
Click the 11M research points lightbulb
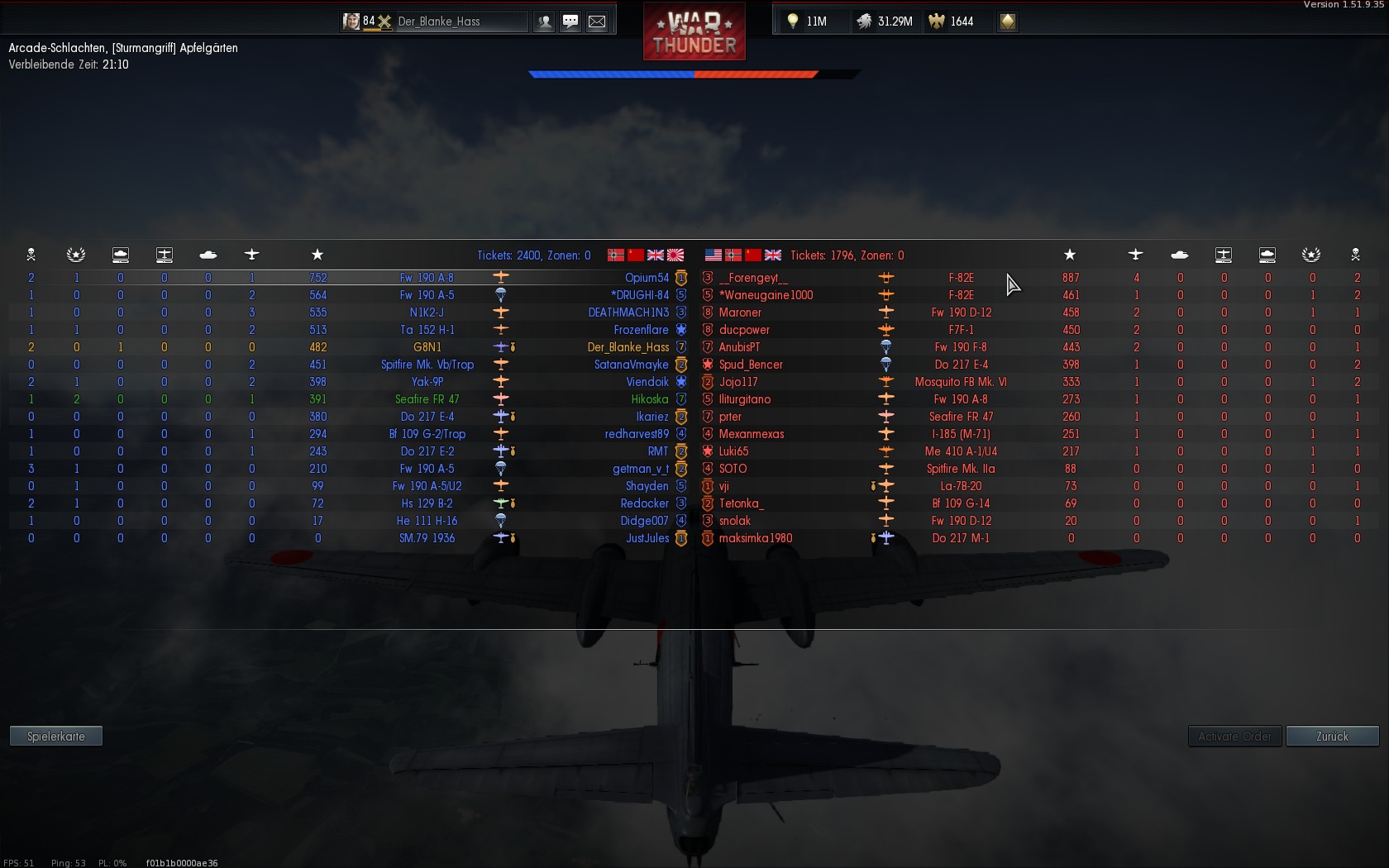click(806, 21)
